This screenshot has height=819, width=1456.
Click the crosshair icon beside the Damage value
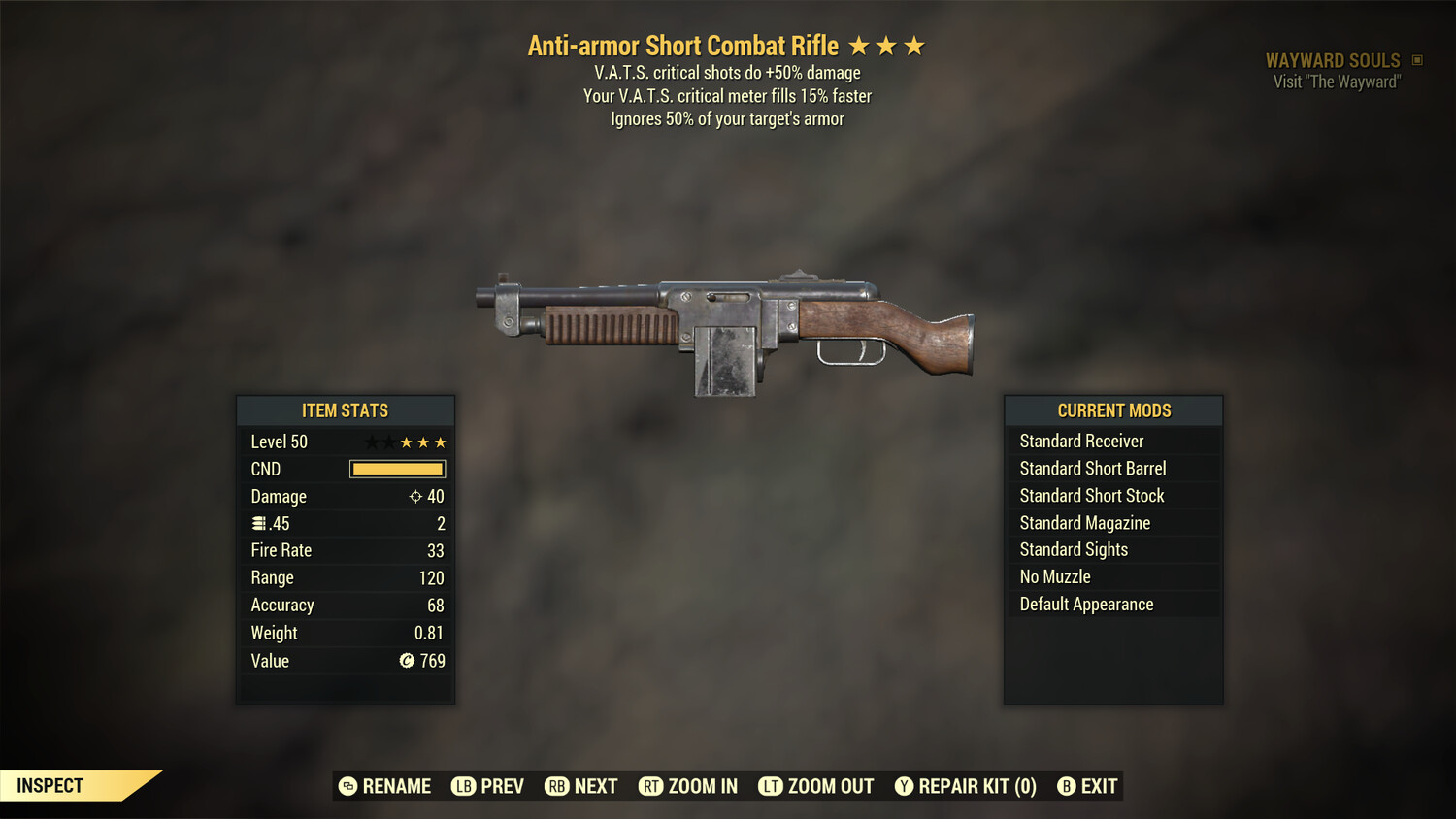point(416,496)
